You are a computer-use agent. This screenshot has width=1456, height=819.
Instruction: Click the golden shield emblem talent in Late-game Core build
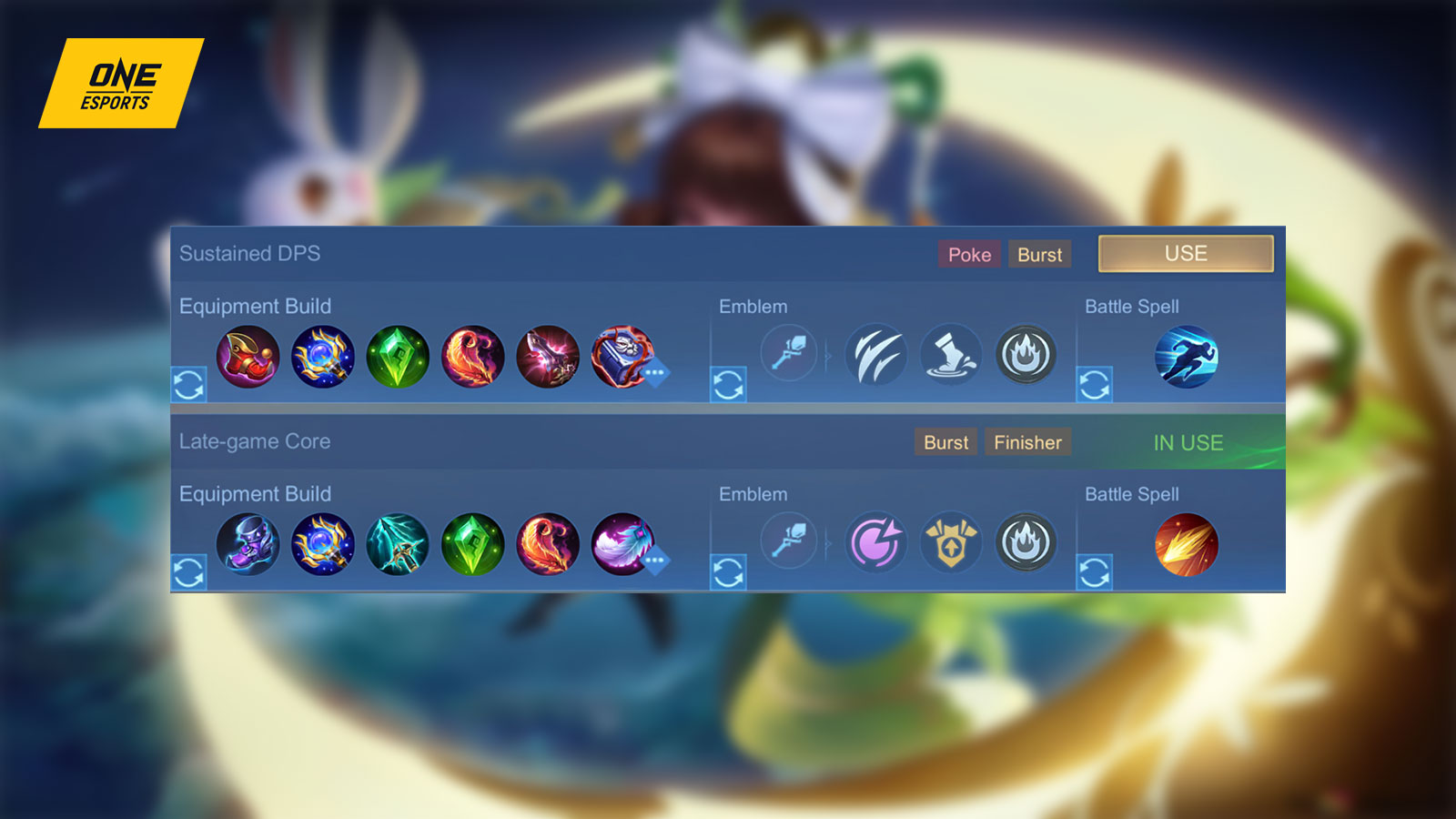coord(951,544)
